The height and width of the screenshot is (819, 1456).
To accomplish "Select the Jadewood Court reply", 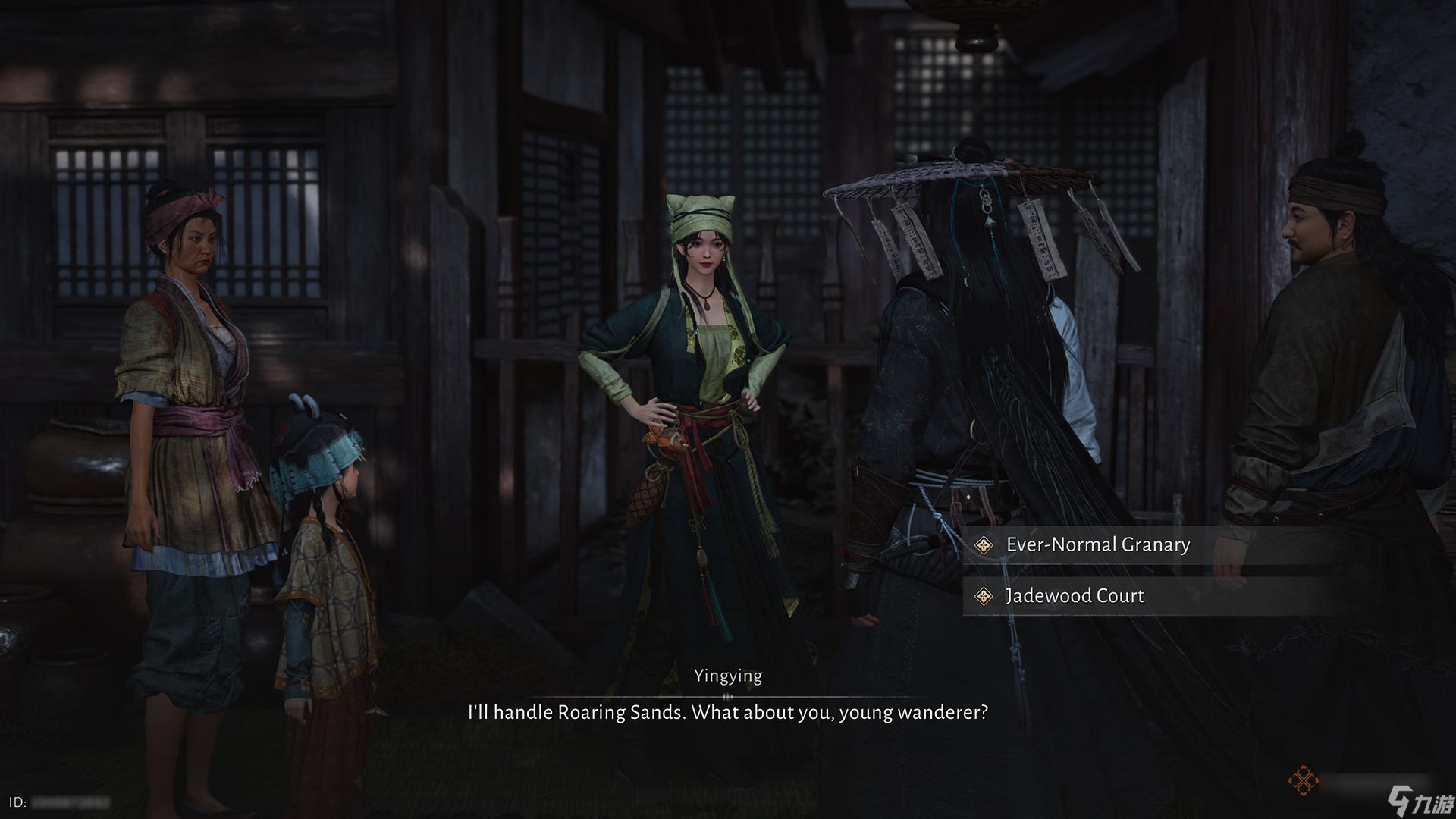I will [x=1075, y=596].
